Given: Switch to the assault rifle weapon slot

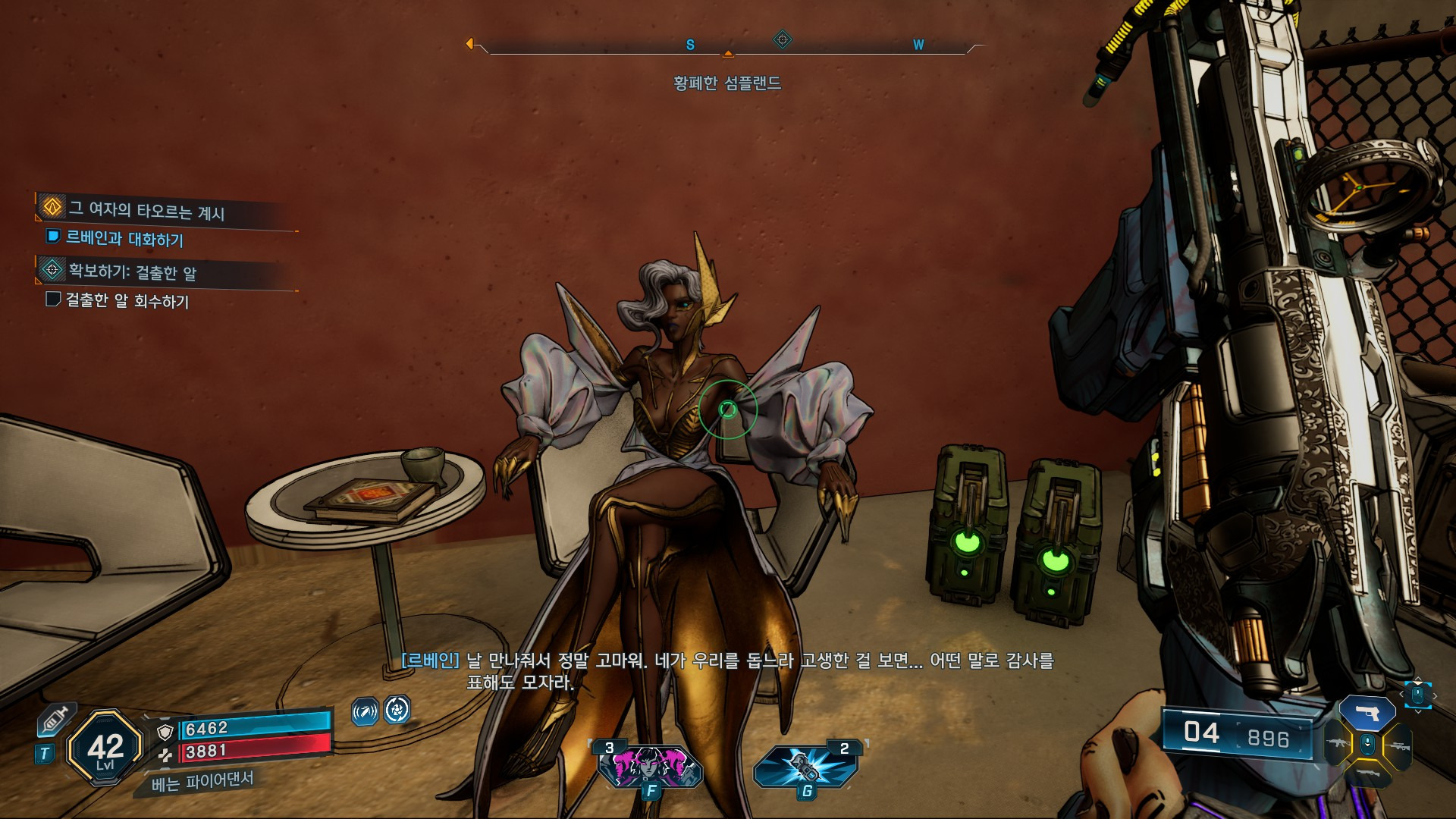Looking at the screenshot, I should point(1336,744).
